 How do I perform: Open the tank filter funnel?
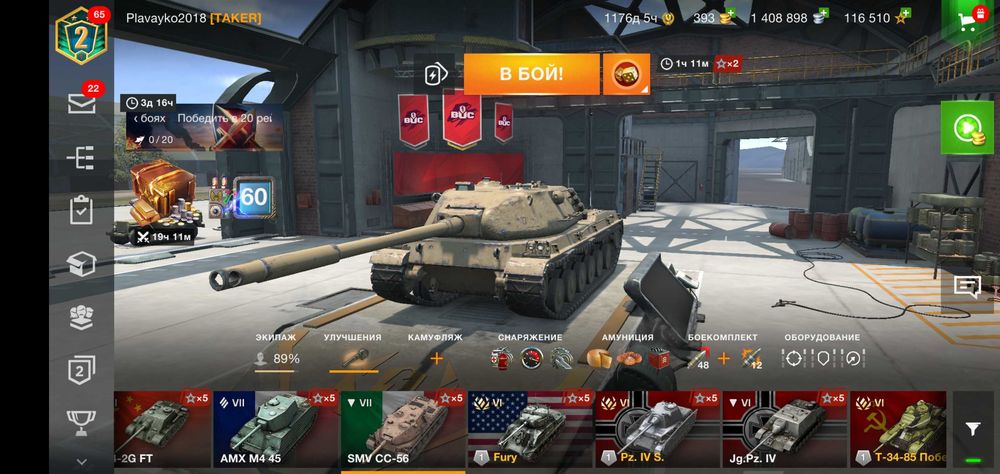click(x=973, y=429)
